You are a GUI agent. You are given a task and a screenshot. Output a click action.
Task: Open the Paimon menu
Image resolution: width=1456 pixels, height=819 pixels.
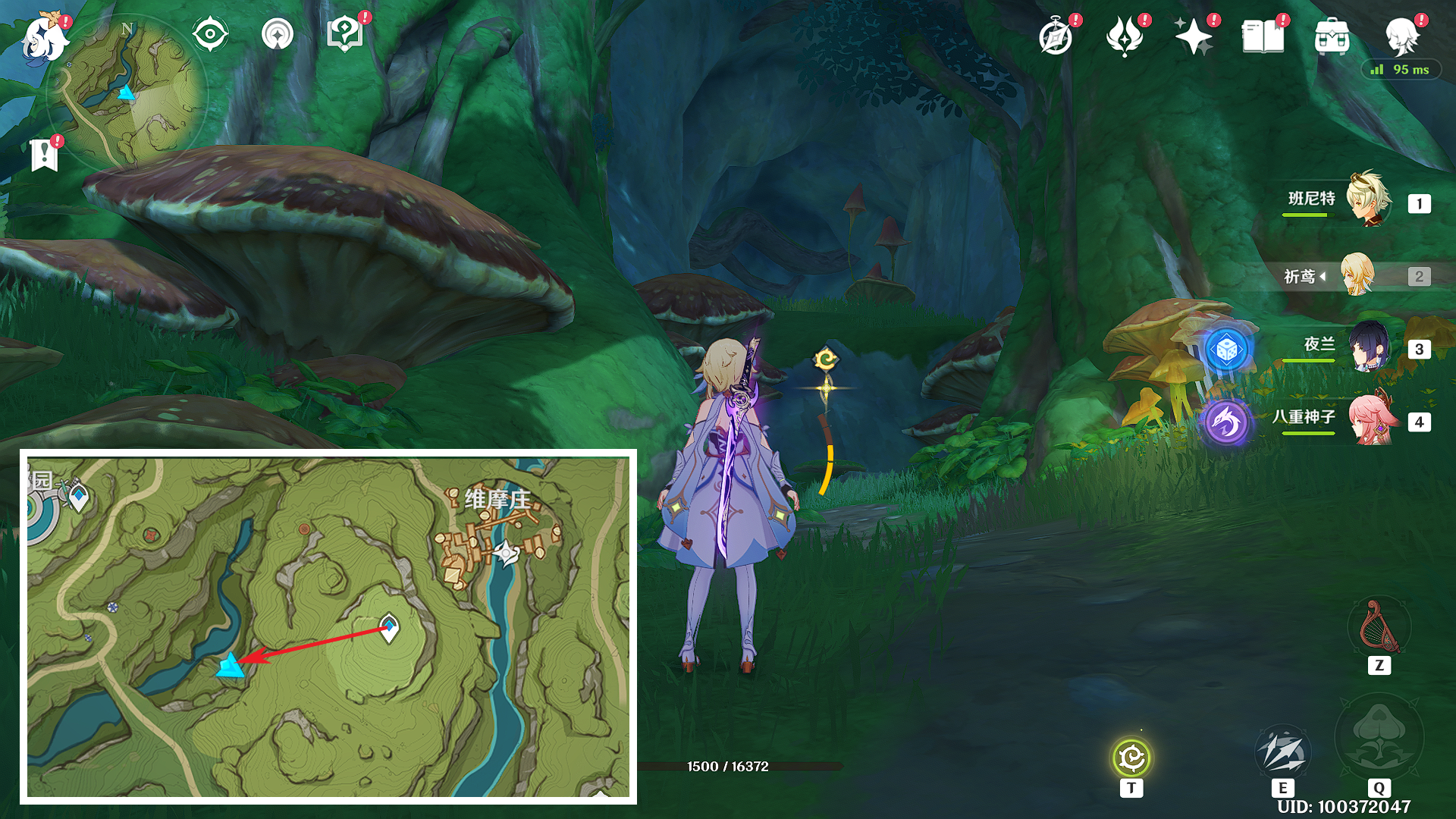[44, 38]
